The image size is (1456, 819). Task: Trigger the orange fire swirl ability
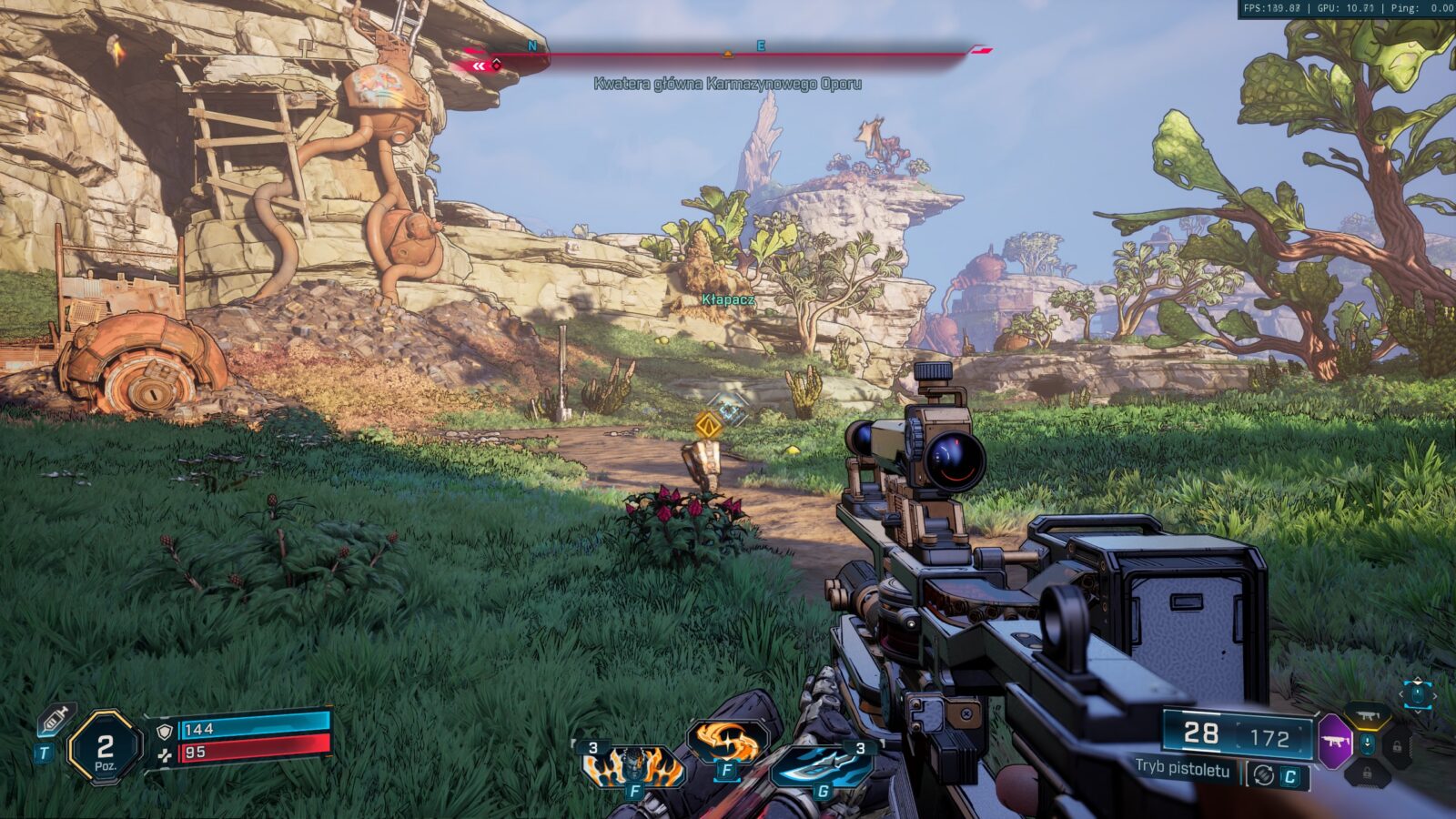point(726,743)
